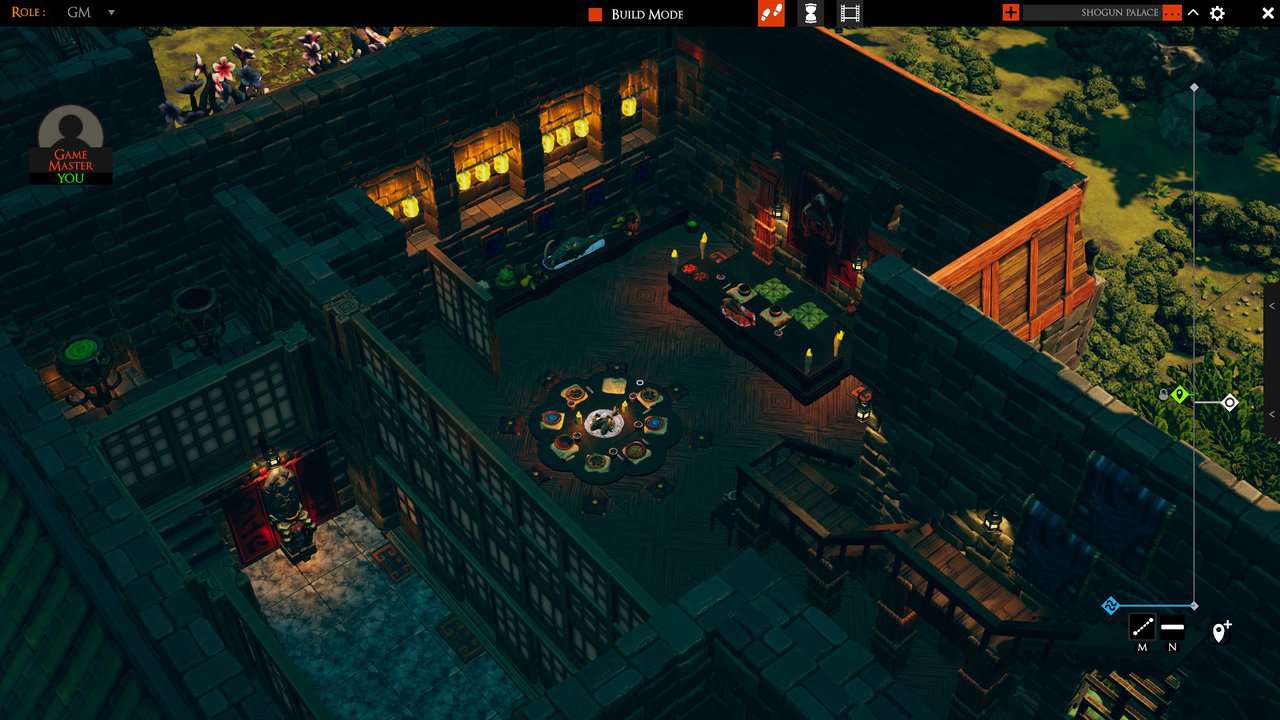Toggle the blue water level wave icon
This screenshot has width=1280, height=720.
[x=1109, y=604]
